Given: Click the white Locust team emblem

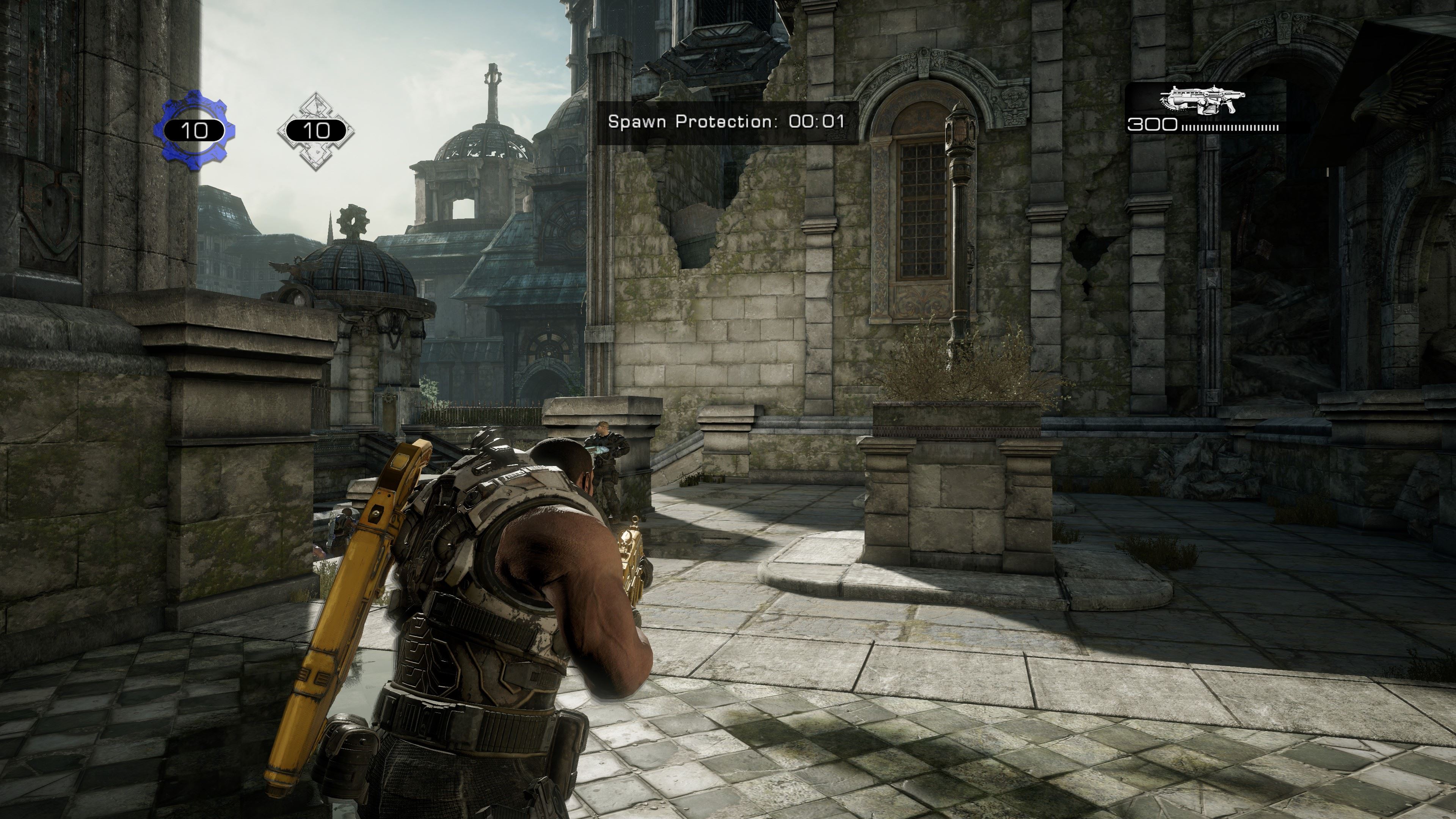Looking at the screenshot, I should (315, 130).
